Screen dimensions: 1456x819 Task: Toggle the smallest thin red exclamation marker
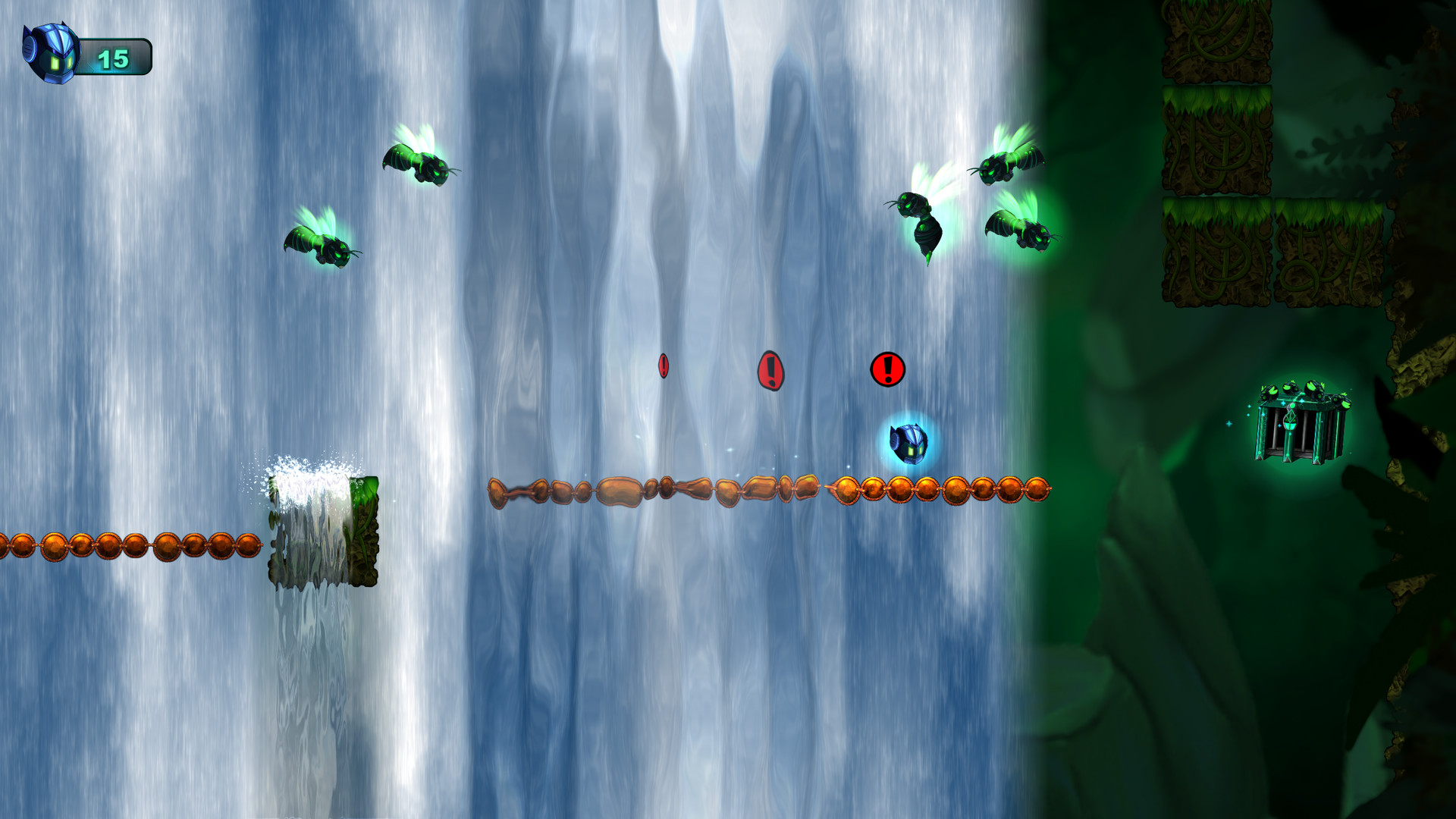[x=664, y=366]
